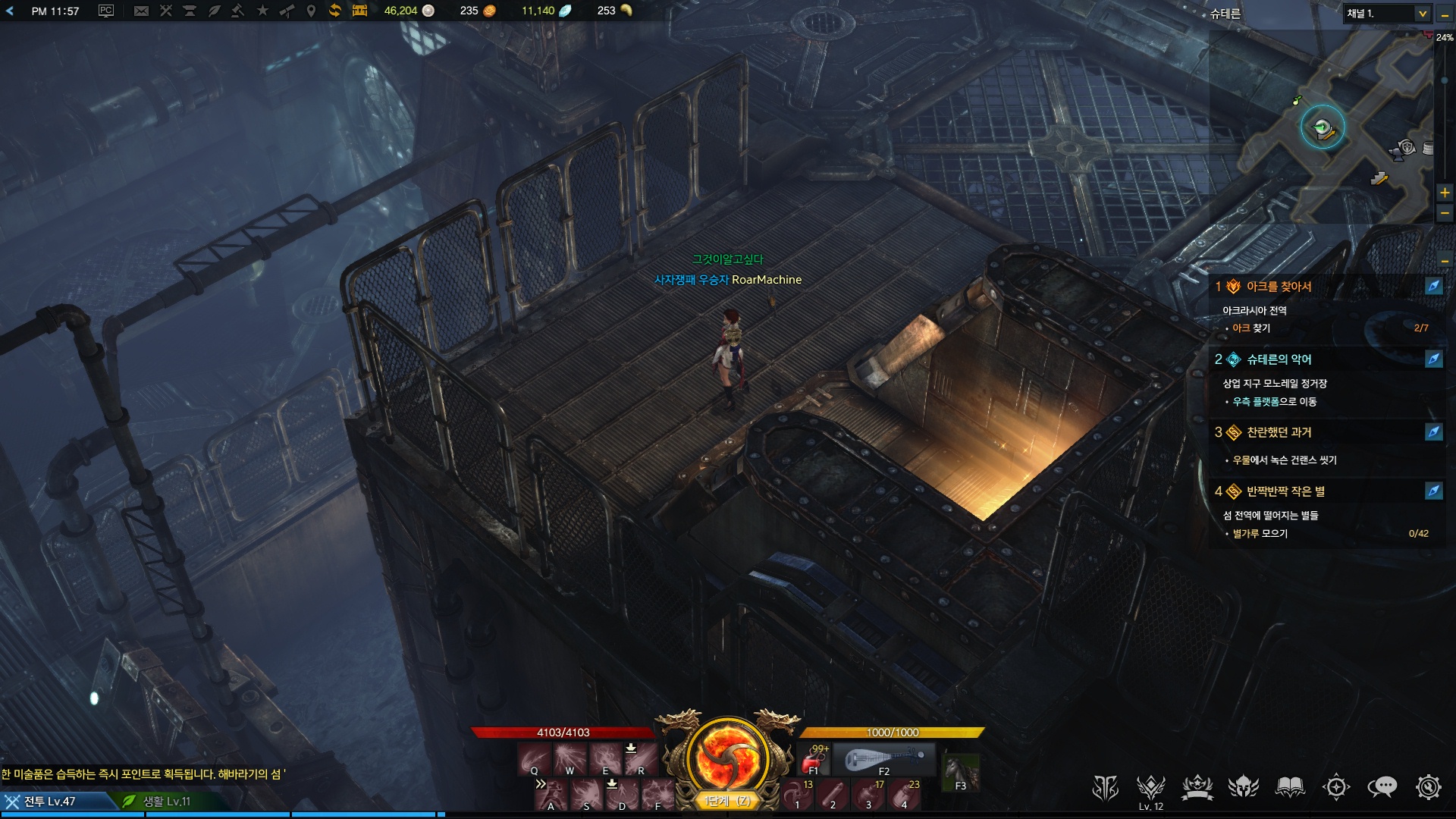Use the shuriken item in slot 1

coord(796,795)
